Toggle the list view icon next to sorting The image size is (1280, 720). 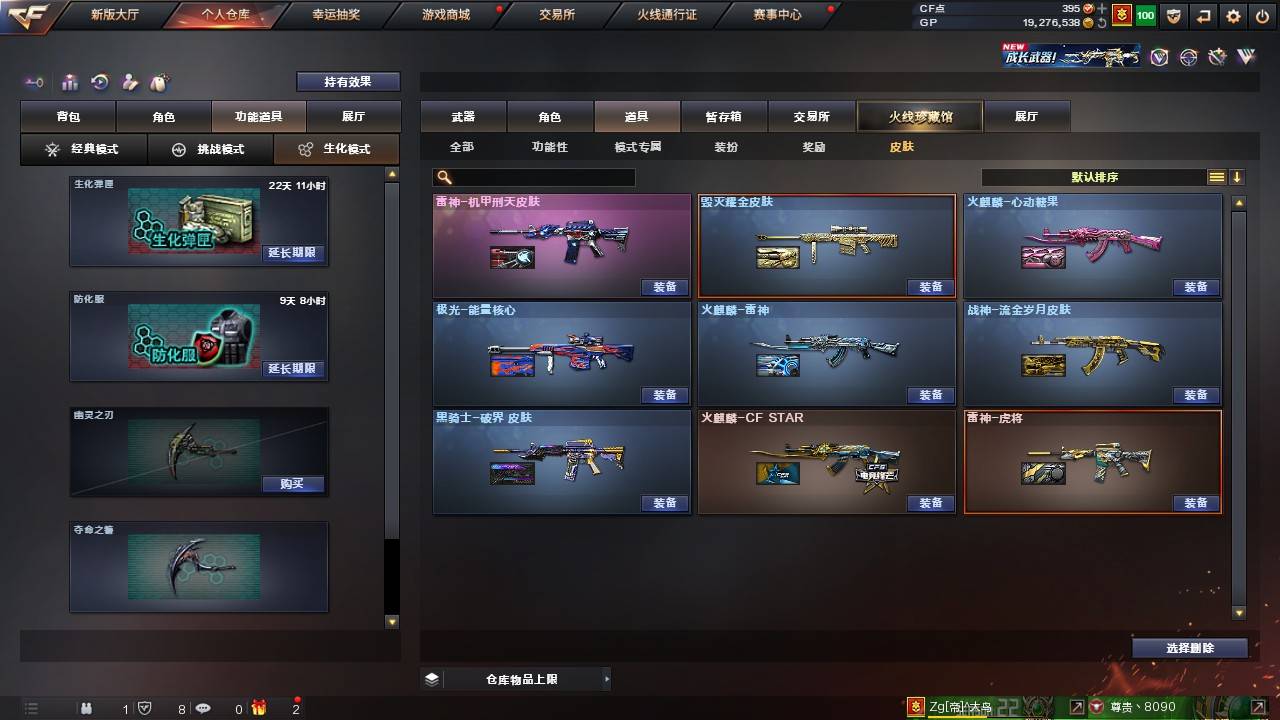tap(1218, 177)
